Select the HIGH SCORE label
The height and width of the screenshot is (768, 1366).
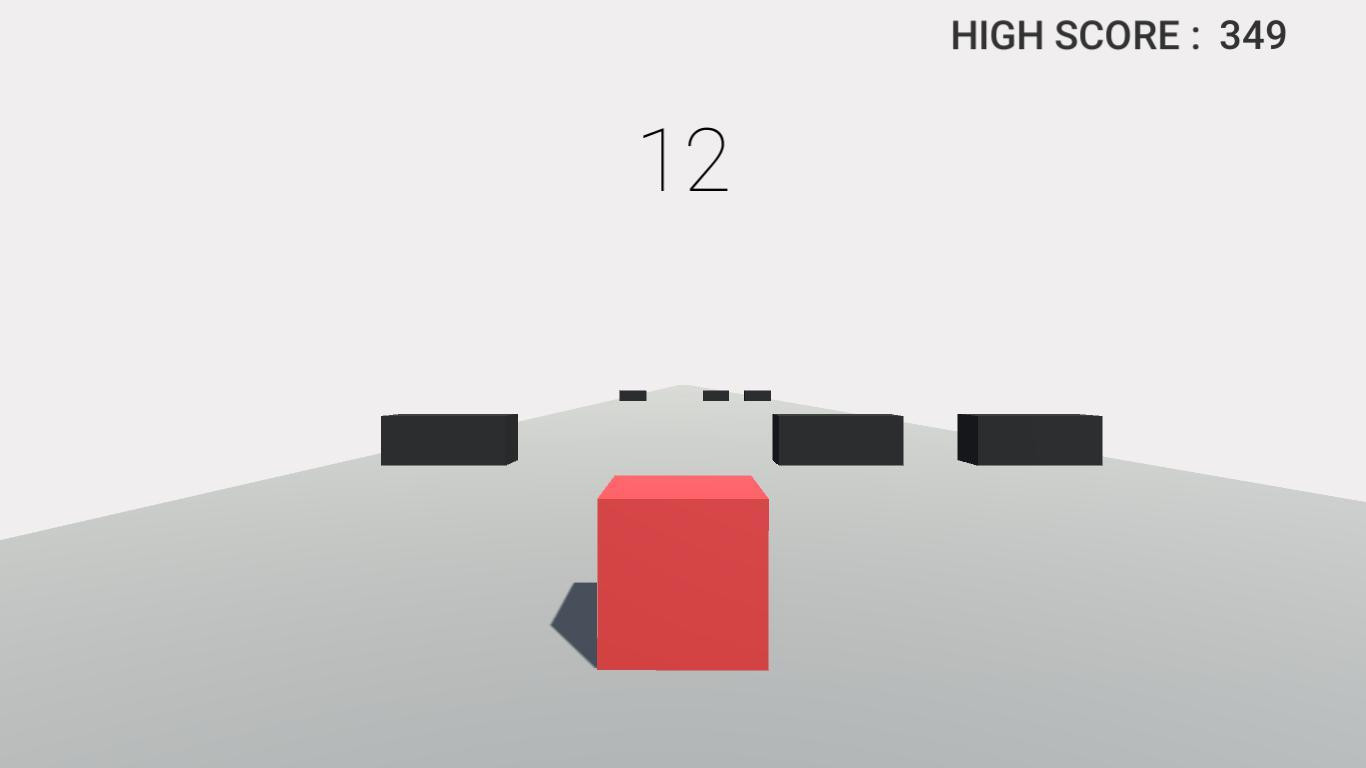[1063, 36]
